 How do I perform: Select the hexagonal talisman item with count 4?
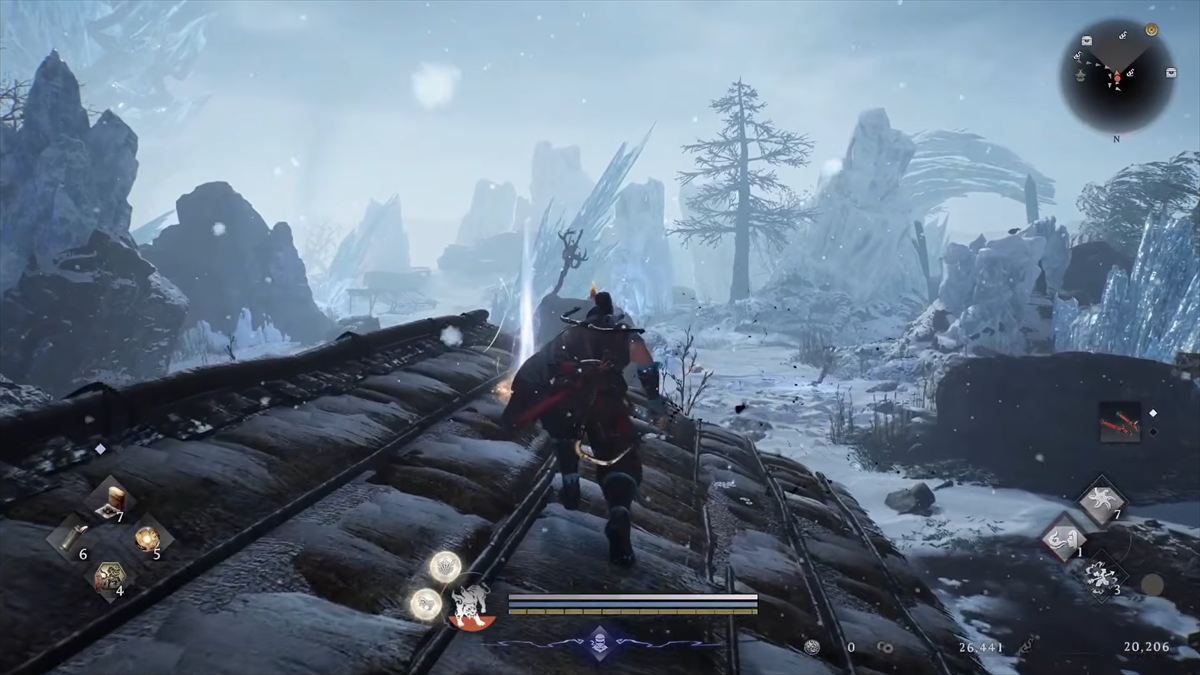(108, 577)
